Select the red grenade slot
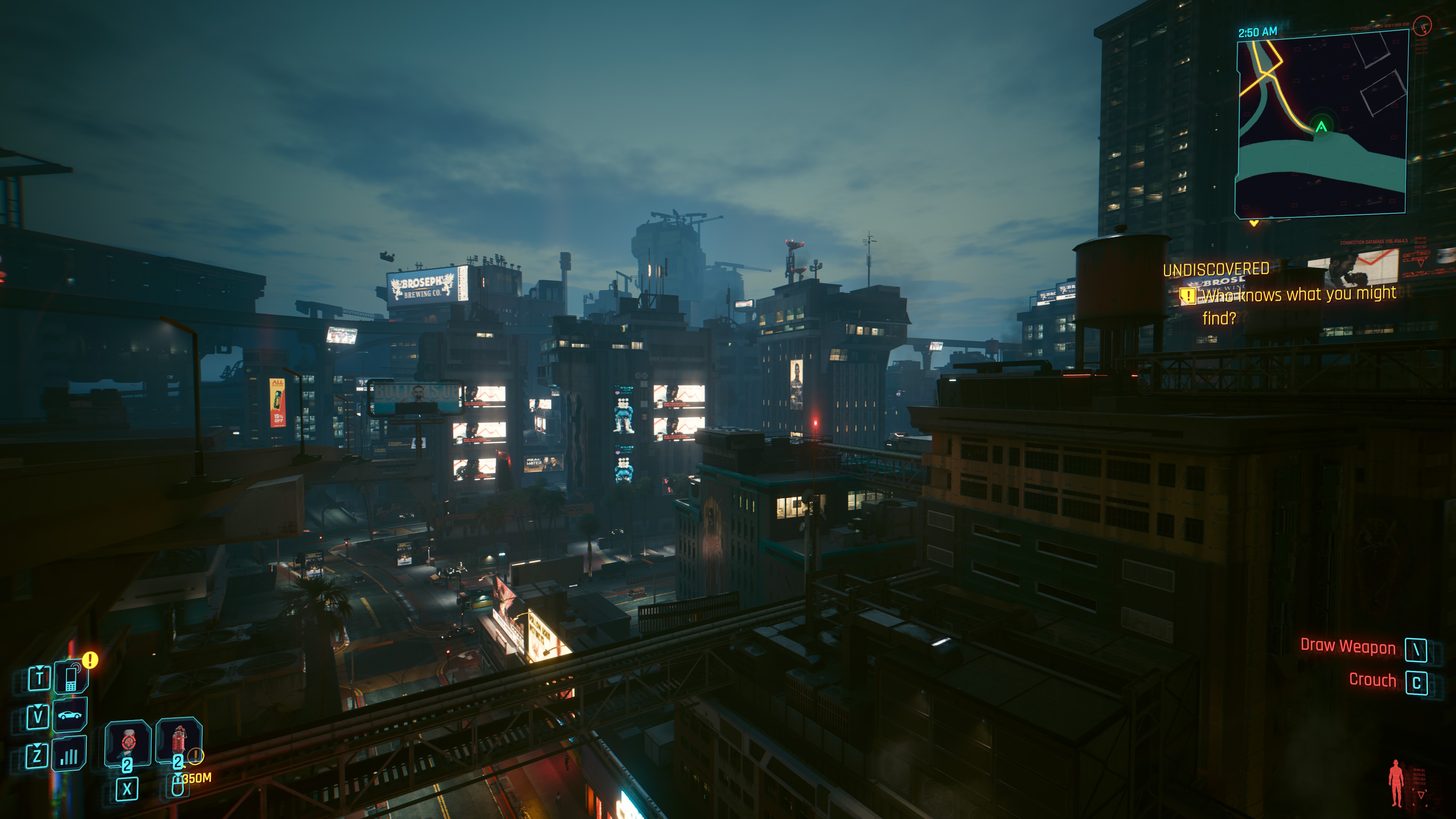 pos(179,740)
